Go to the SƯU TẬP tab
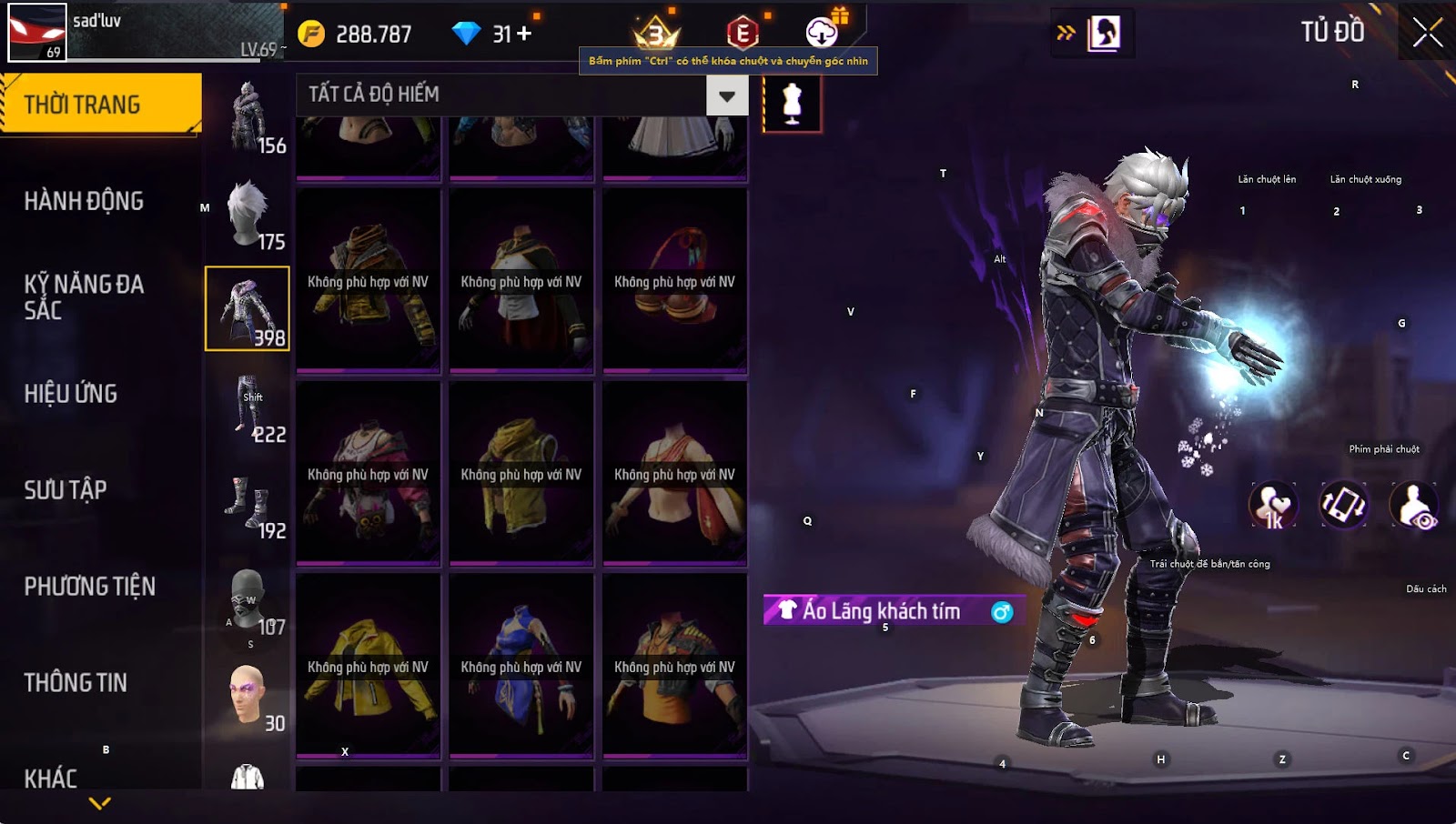 (66, 490)
